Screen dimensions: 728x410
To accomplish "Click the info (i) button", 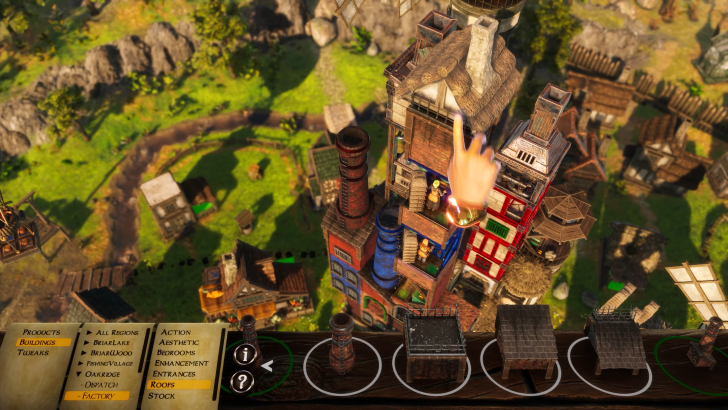I will tap(242, 354).
